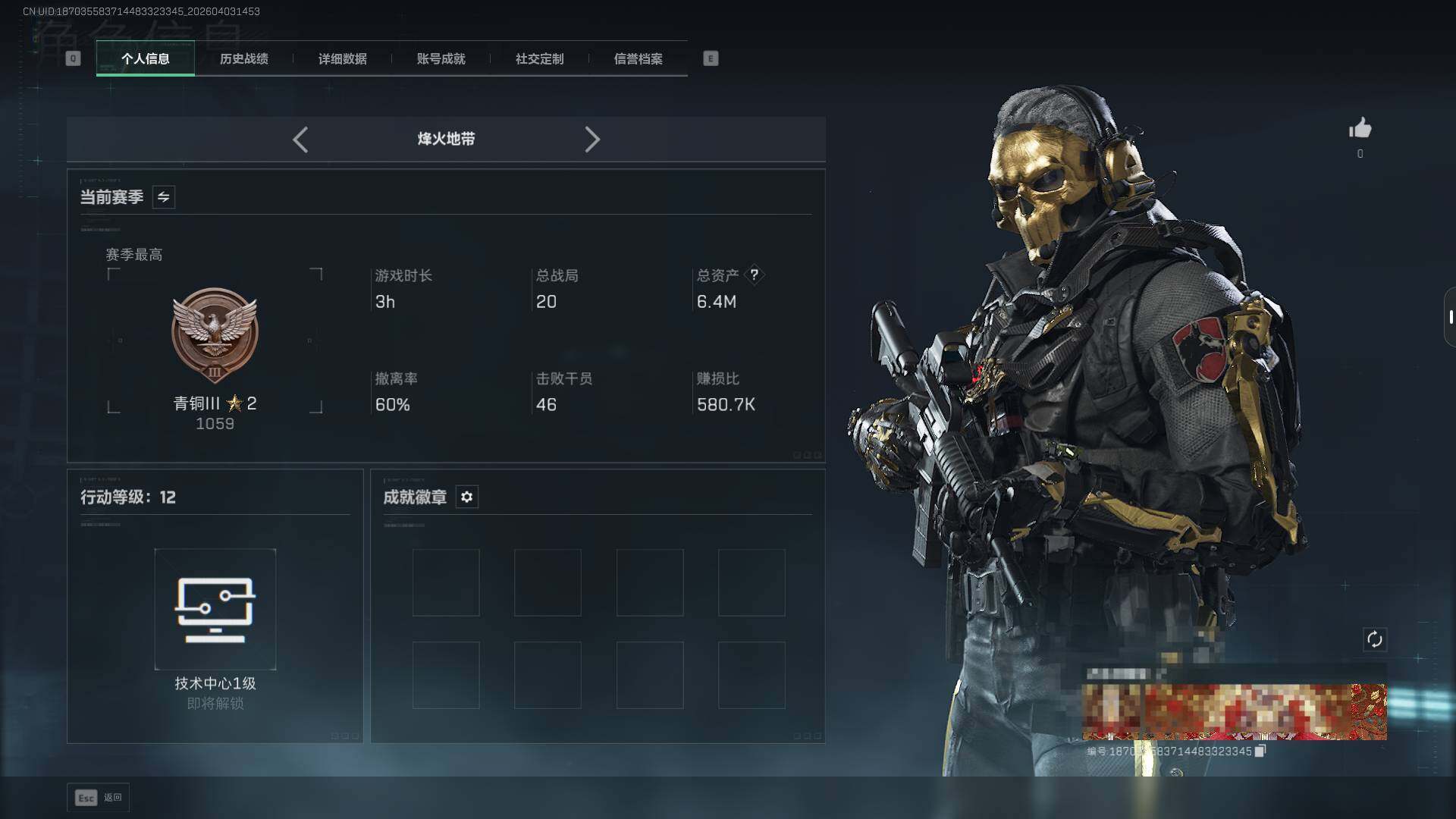1456x819 pixels.
Task: Expand the side panel handle at screen edge
Action: pos(1449,317)
